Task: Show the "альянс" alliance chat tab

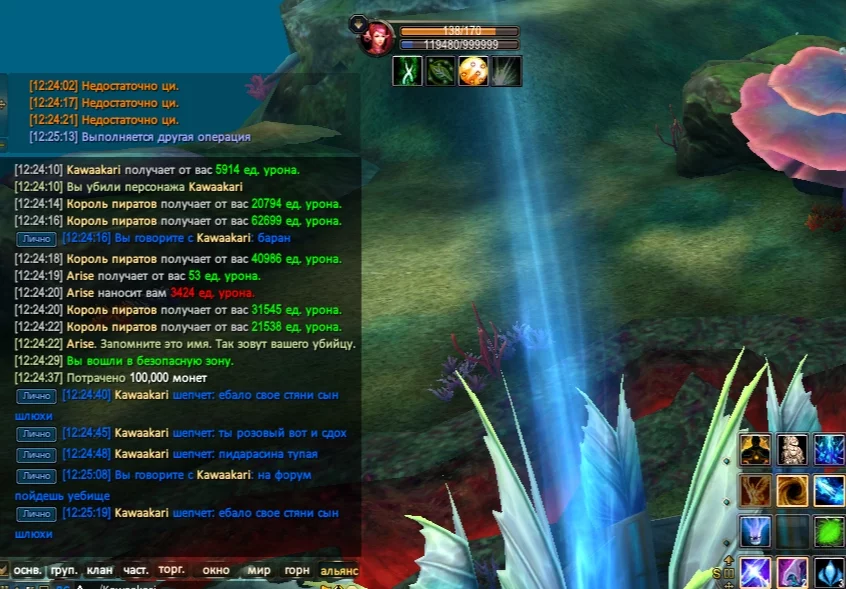Action: (339, 570)
